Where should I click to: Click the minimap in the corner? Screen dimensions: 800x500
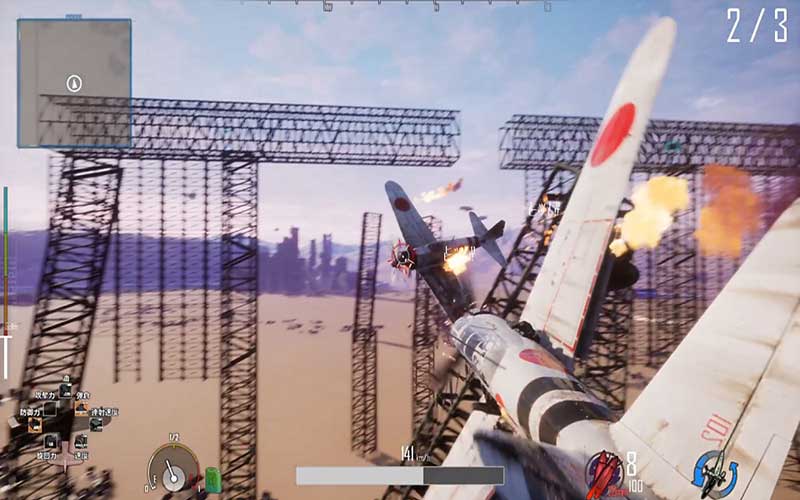tap(74, 83)
